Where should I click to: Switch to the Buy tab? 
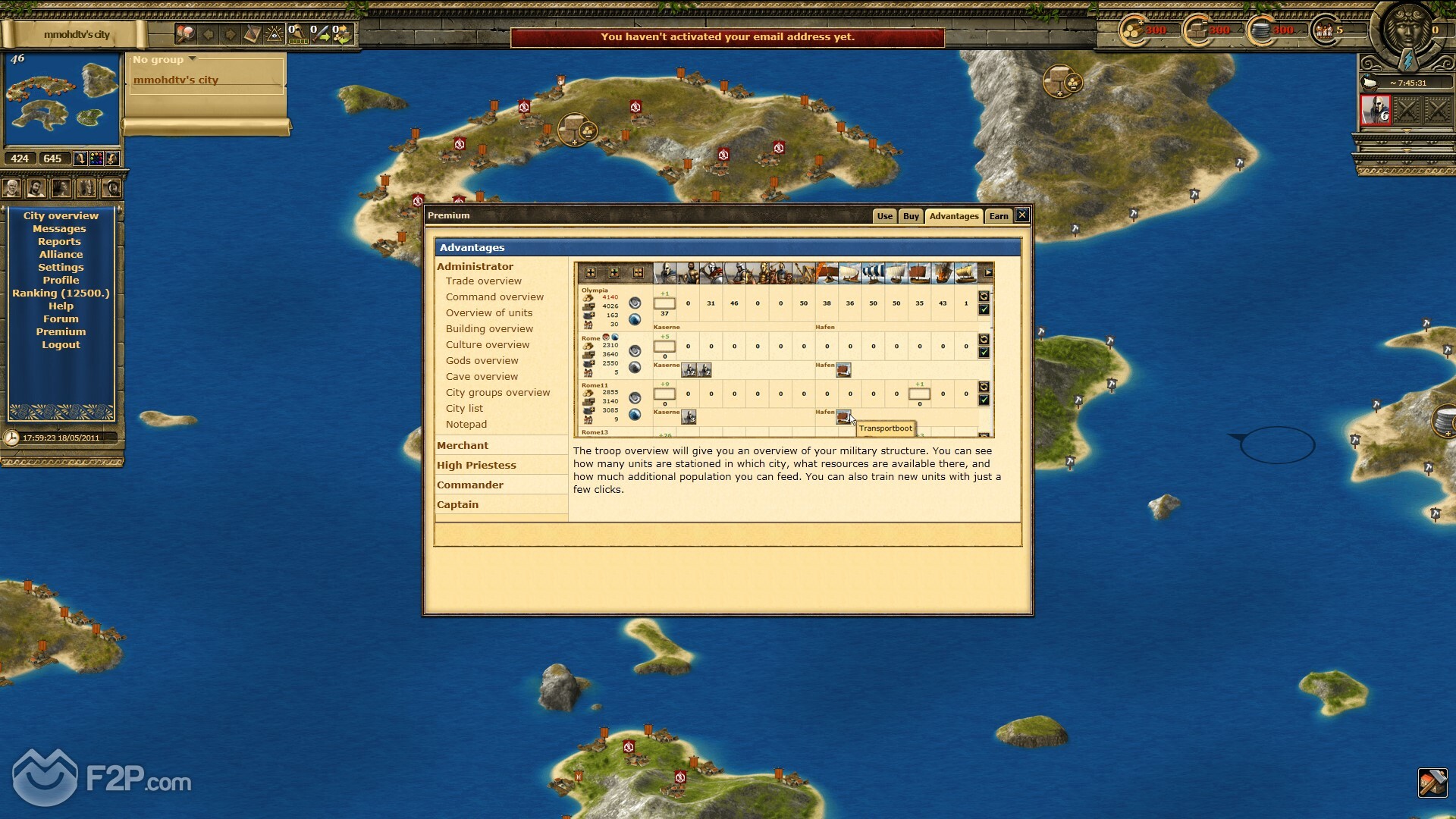[911, 216]
